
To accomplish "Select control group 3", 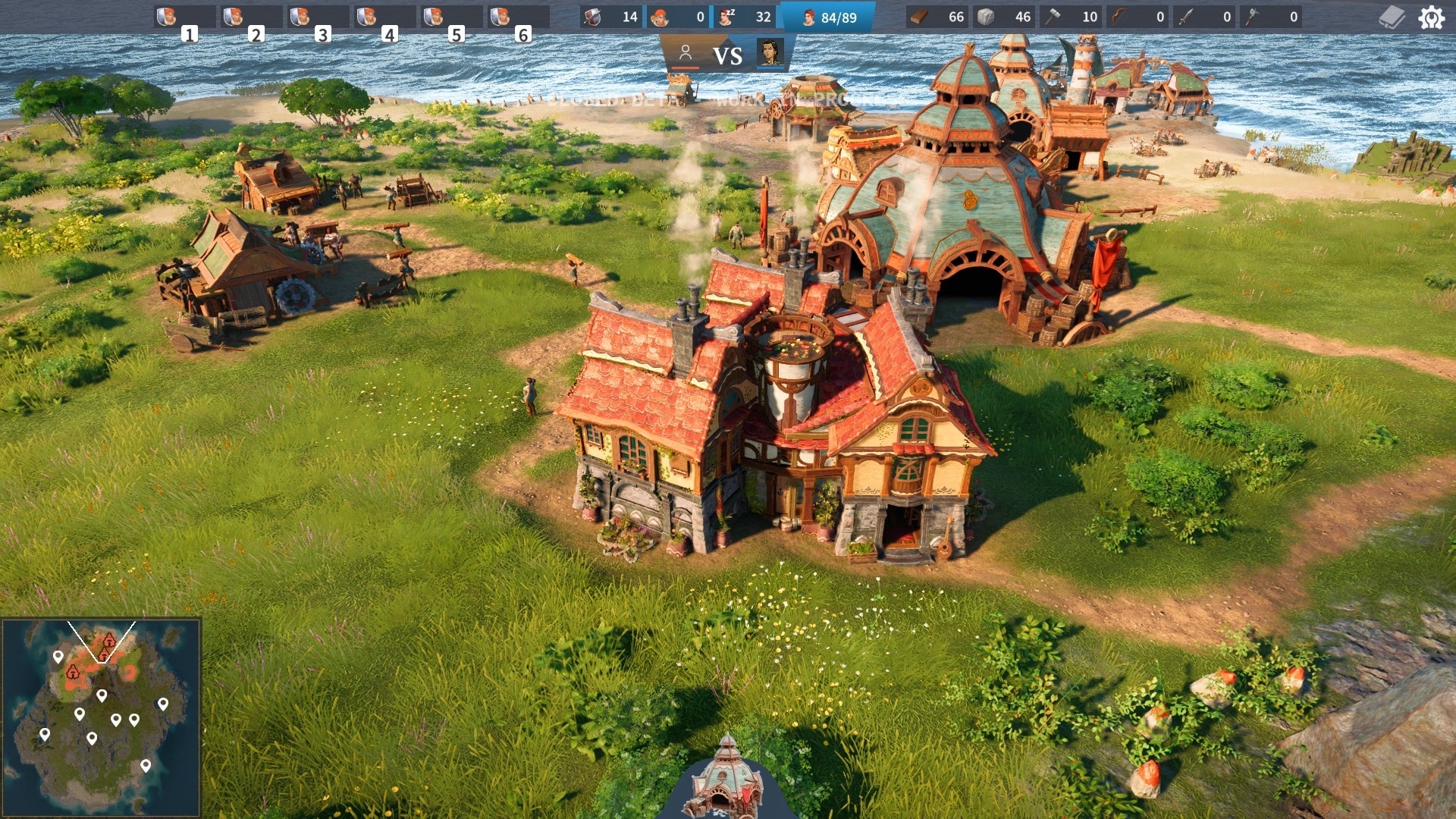I will (318, 17).
